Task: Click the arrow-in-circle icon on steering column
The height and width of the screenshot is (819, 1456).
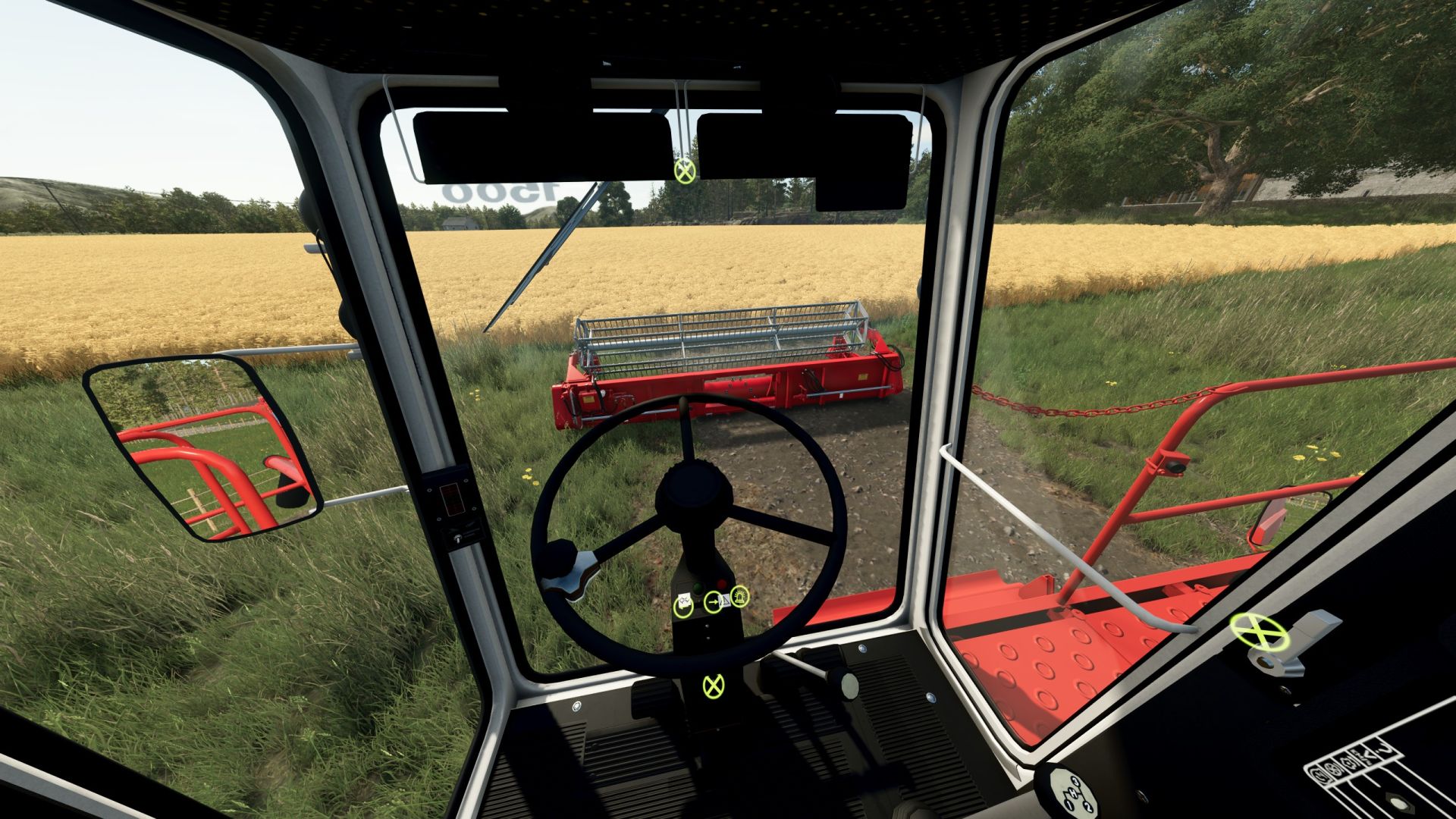Action: (x=714, y=603)
